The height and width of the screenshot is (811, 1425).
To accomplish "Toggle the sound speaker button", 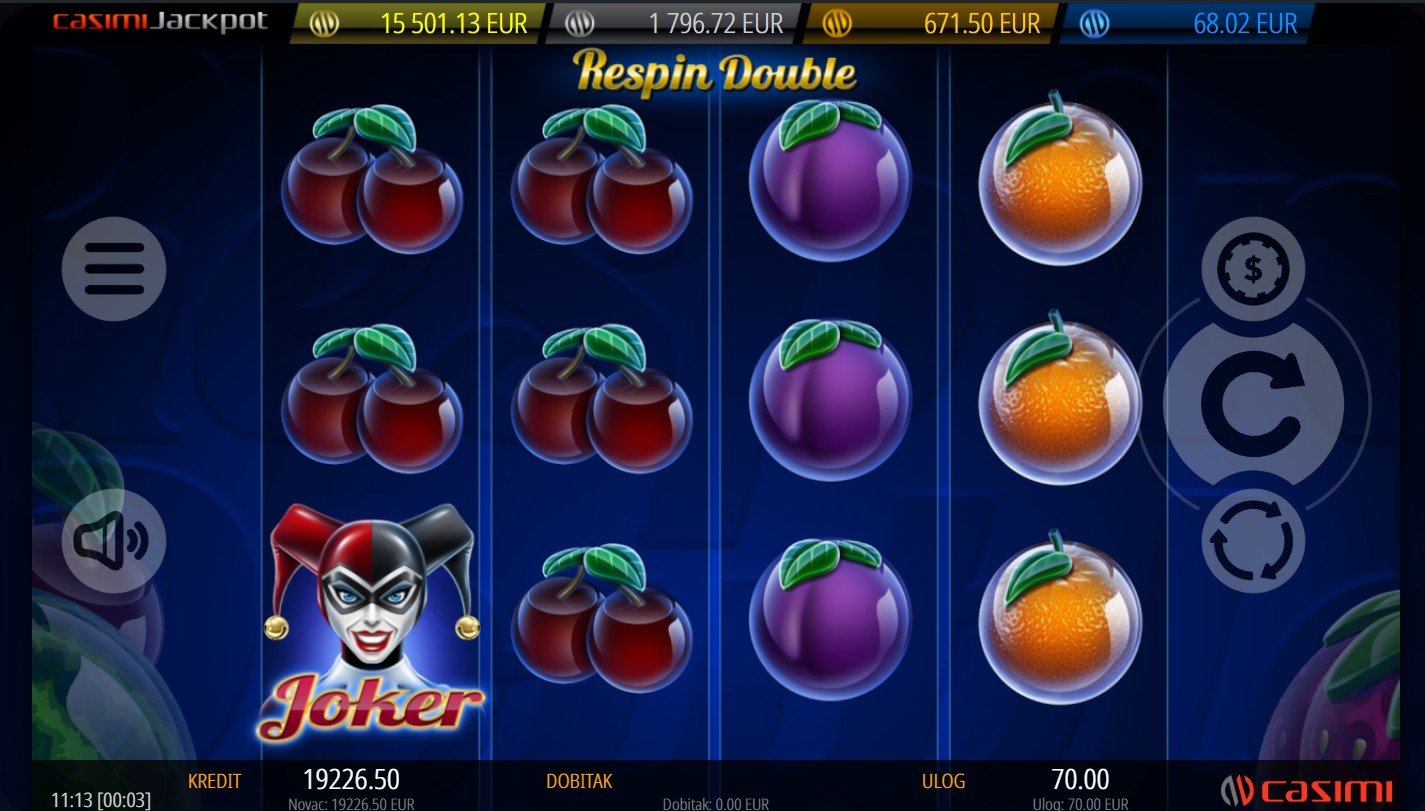I will click(114, 541).
